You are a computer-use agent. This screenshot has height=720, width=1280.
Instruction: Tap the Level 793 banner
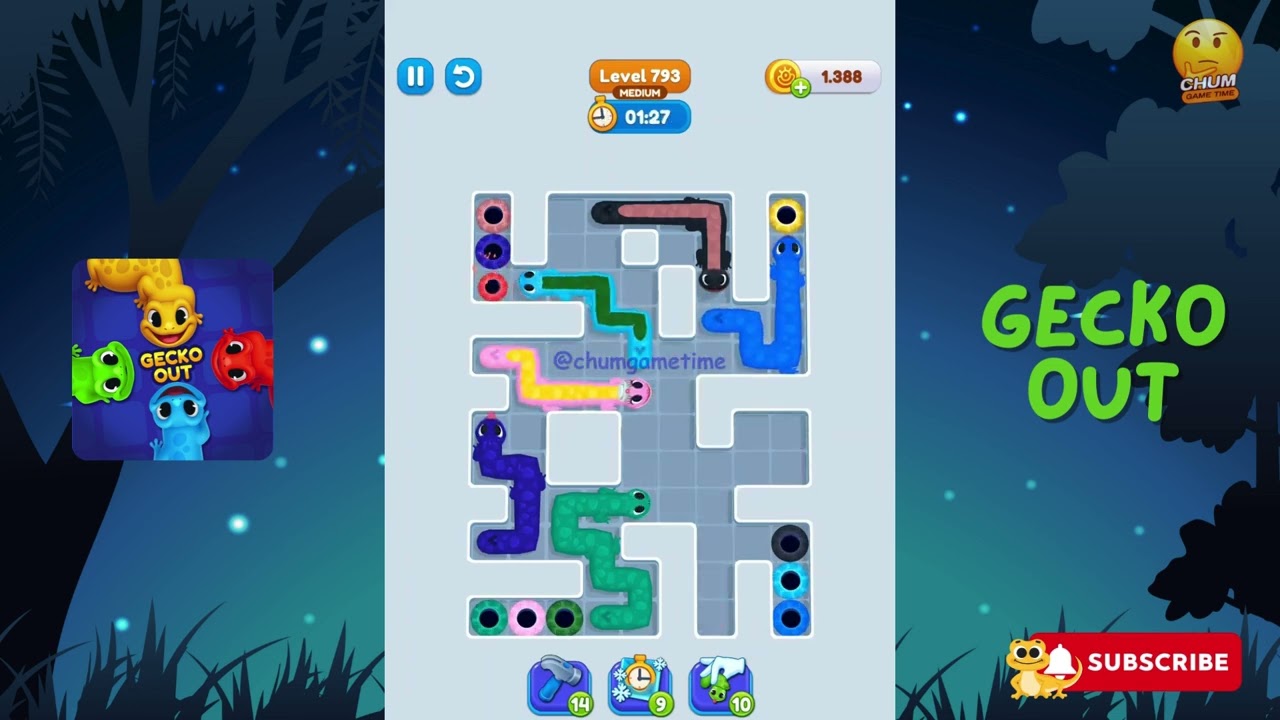coord(639,74)
